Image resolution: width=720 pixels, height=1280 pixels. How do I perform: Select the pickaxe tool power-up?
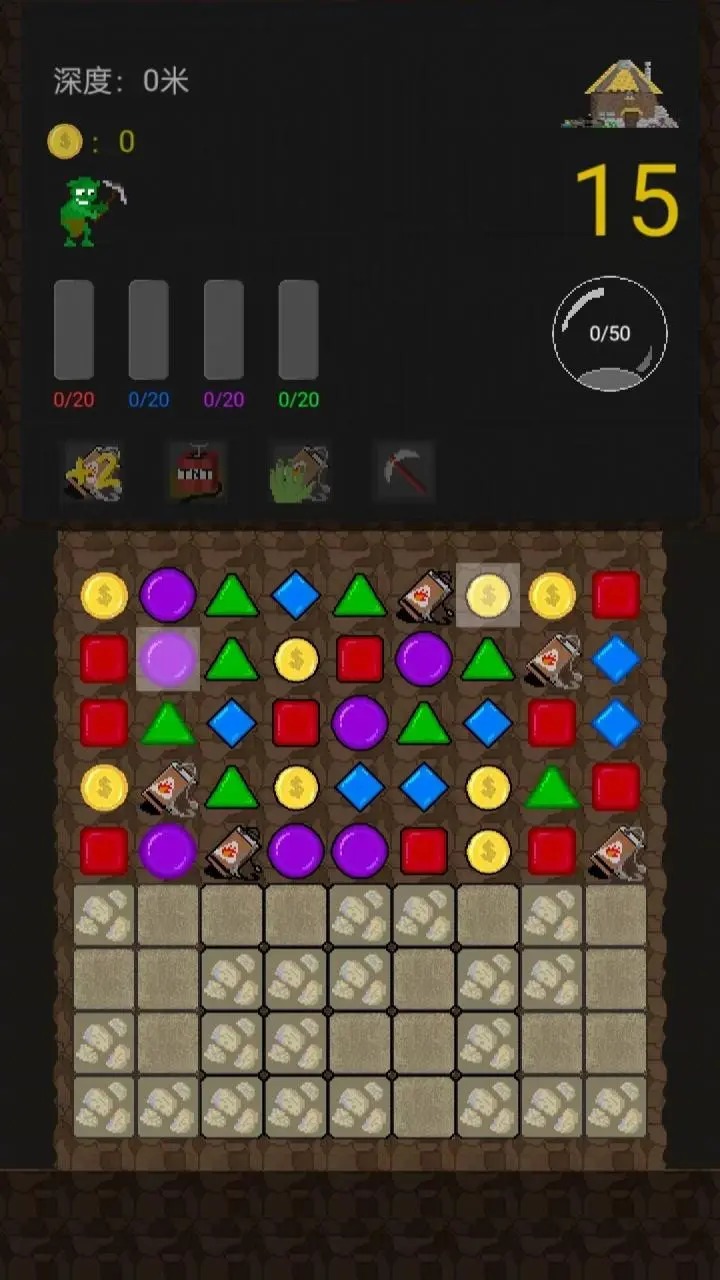[405, 470]
